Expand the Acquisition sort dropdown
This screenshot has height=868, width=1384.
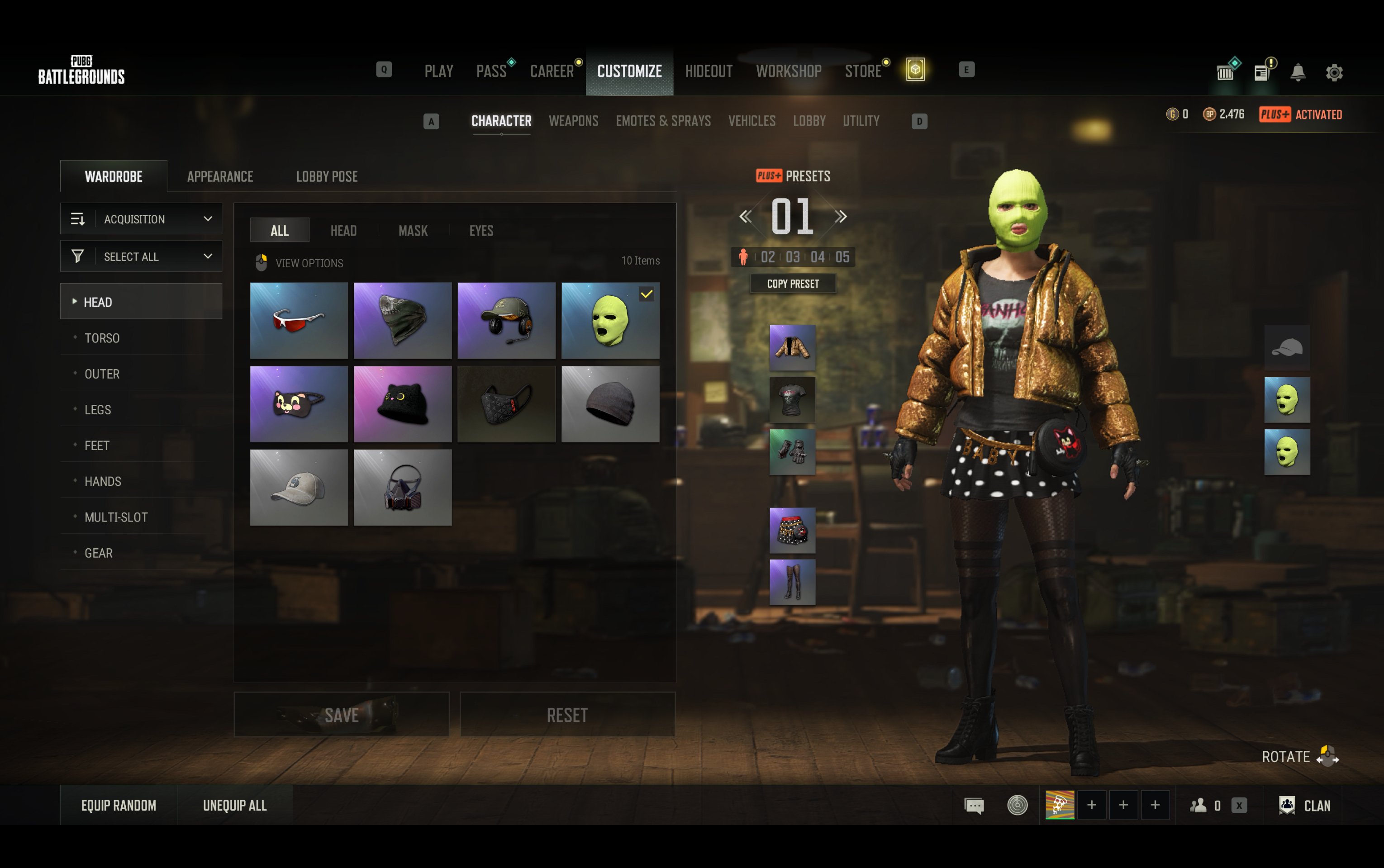pos(141,219)
